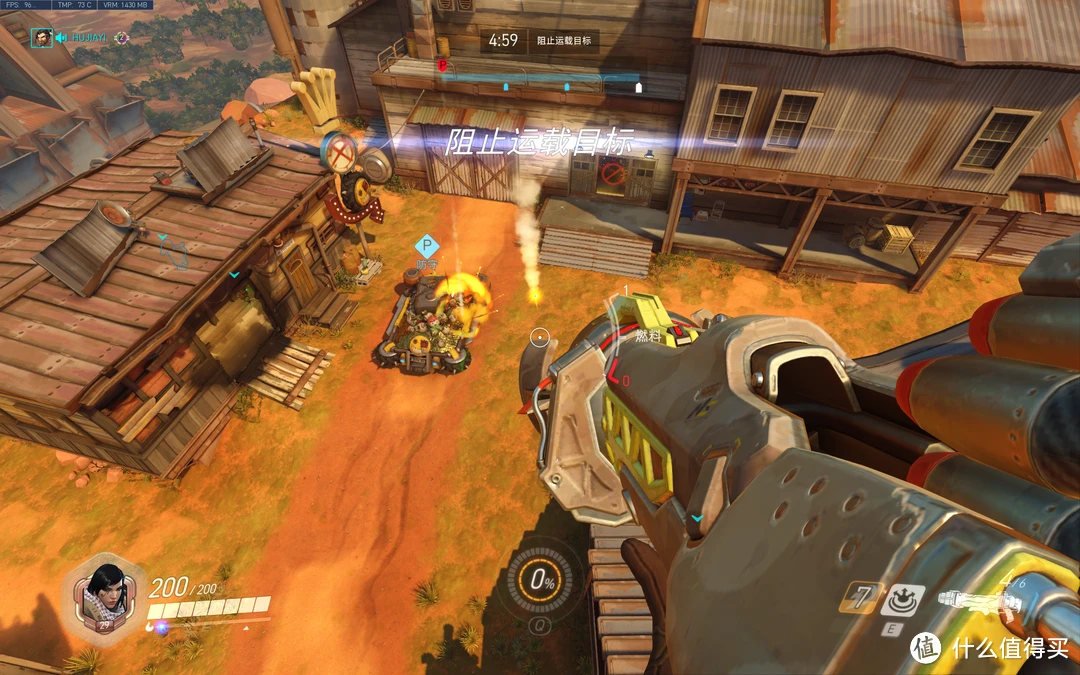1080x675 pixels.
Task: Click HUJIAYI's teammate portrait
Action: coord(41,38)
